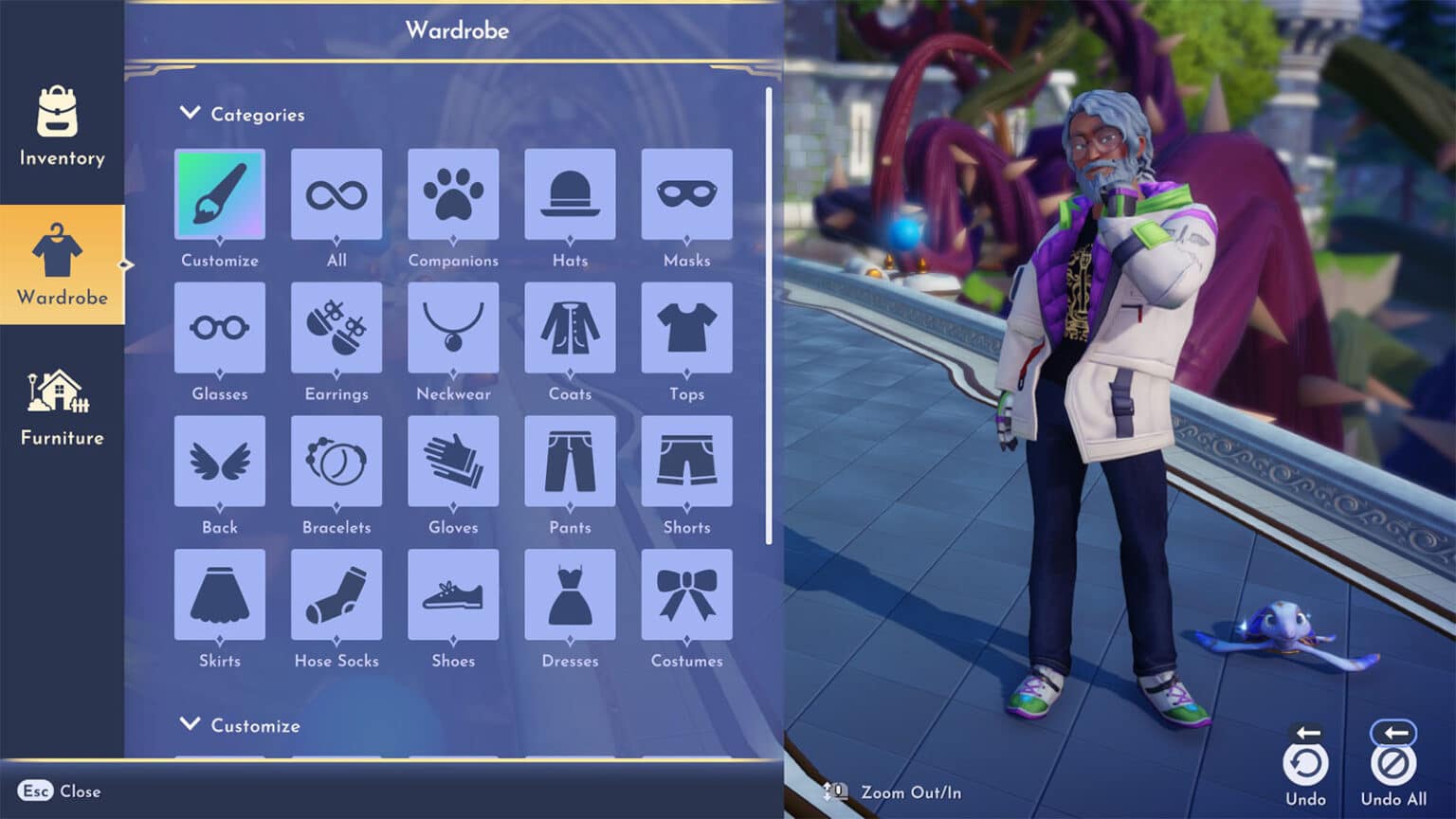Open the Coats category
1456x819 pixels.
[x=570, y=330]
